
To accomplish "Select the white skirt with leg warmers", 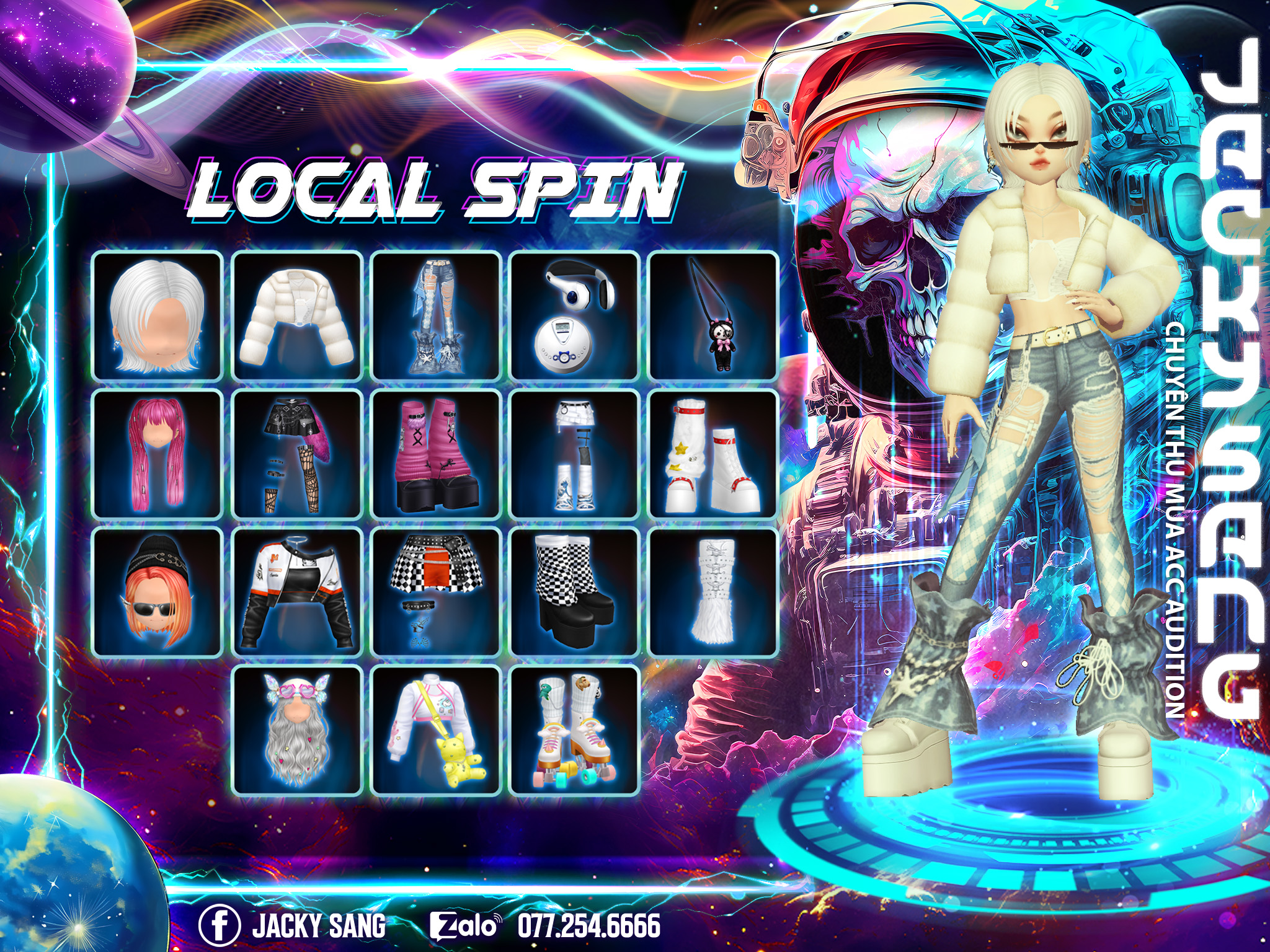I will 575,454.
